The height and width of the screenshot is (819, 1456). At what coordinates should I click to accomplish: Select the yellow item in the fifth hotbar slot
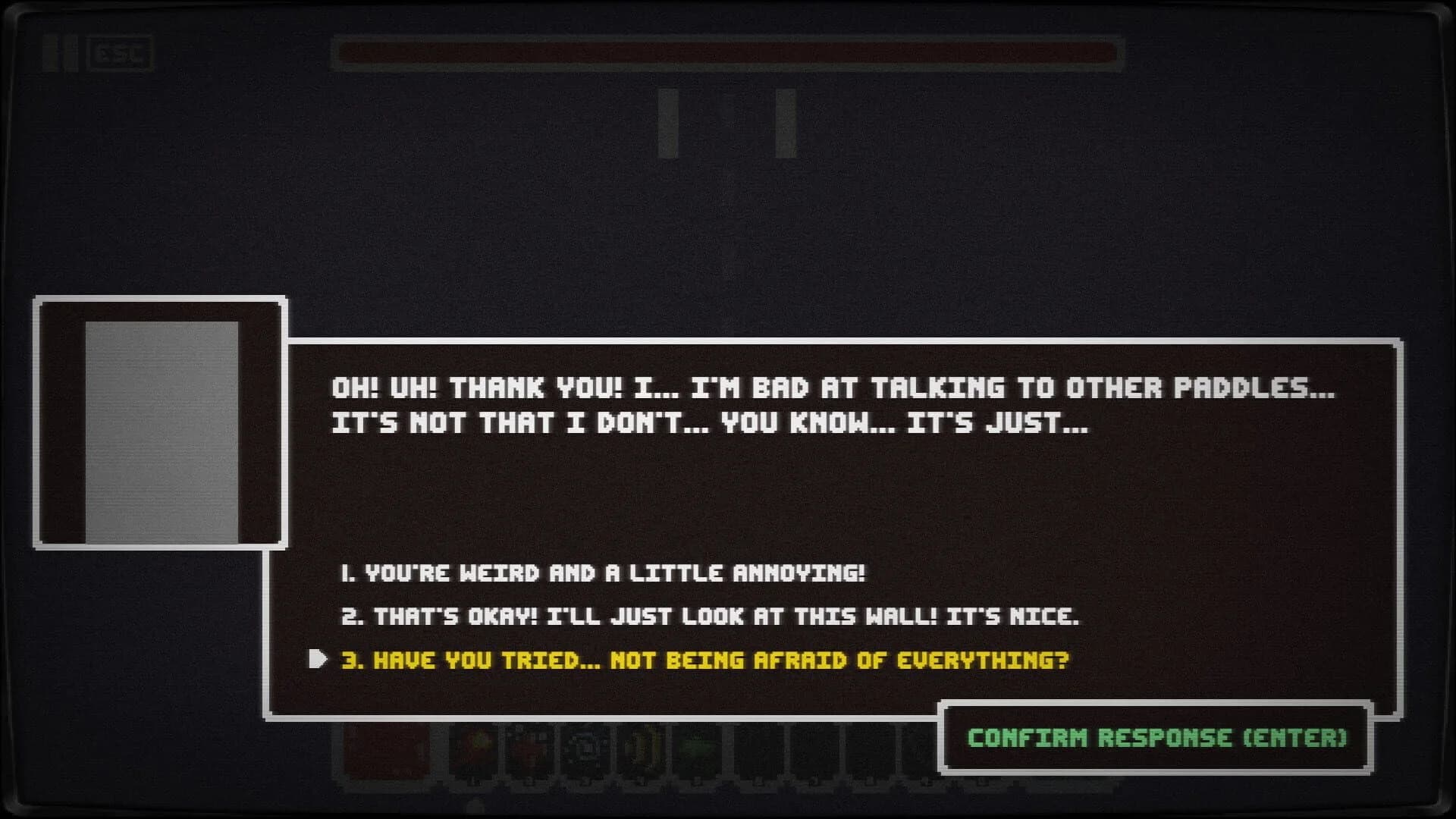(x=645, y=751)
